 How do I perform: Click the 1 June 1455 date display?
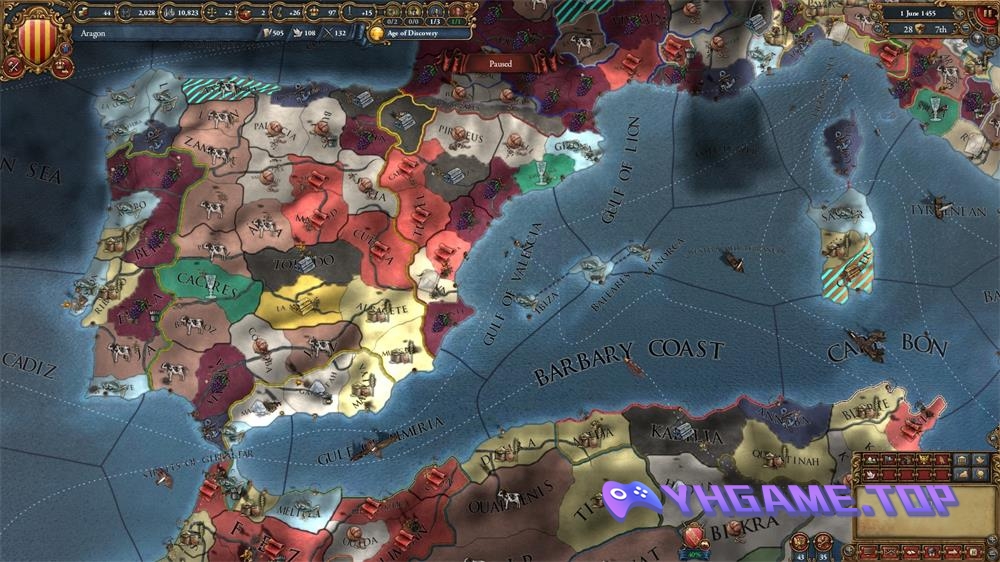point(919,14)
